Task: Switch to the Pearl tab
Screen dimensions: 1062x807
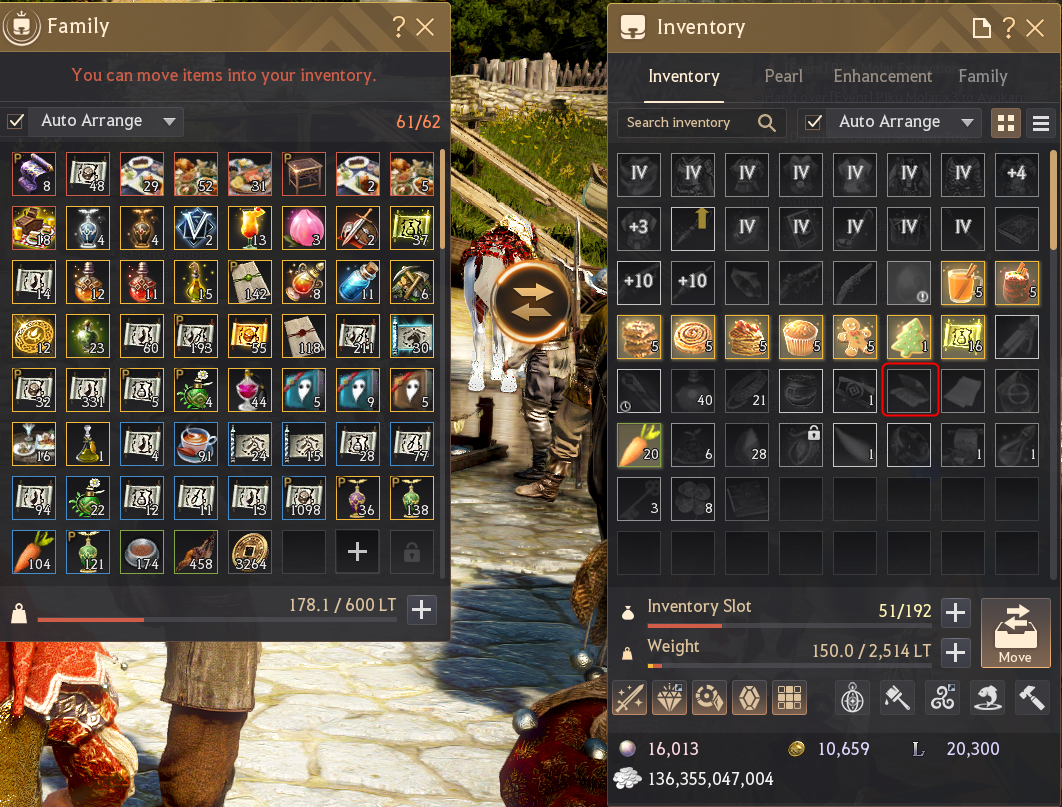Action: pyautogui.click(x=783, y=76)
